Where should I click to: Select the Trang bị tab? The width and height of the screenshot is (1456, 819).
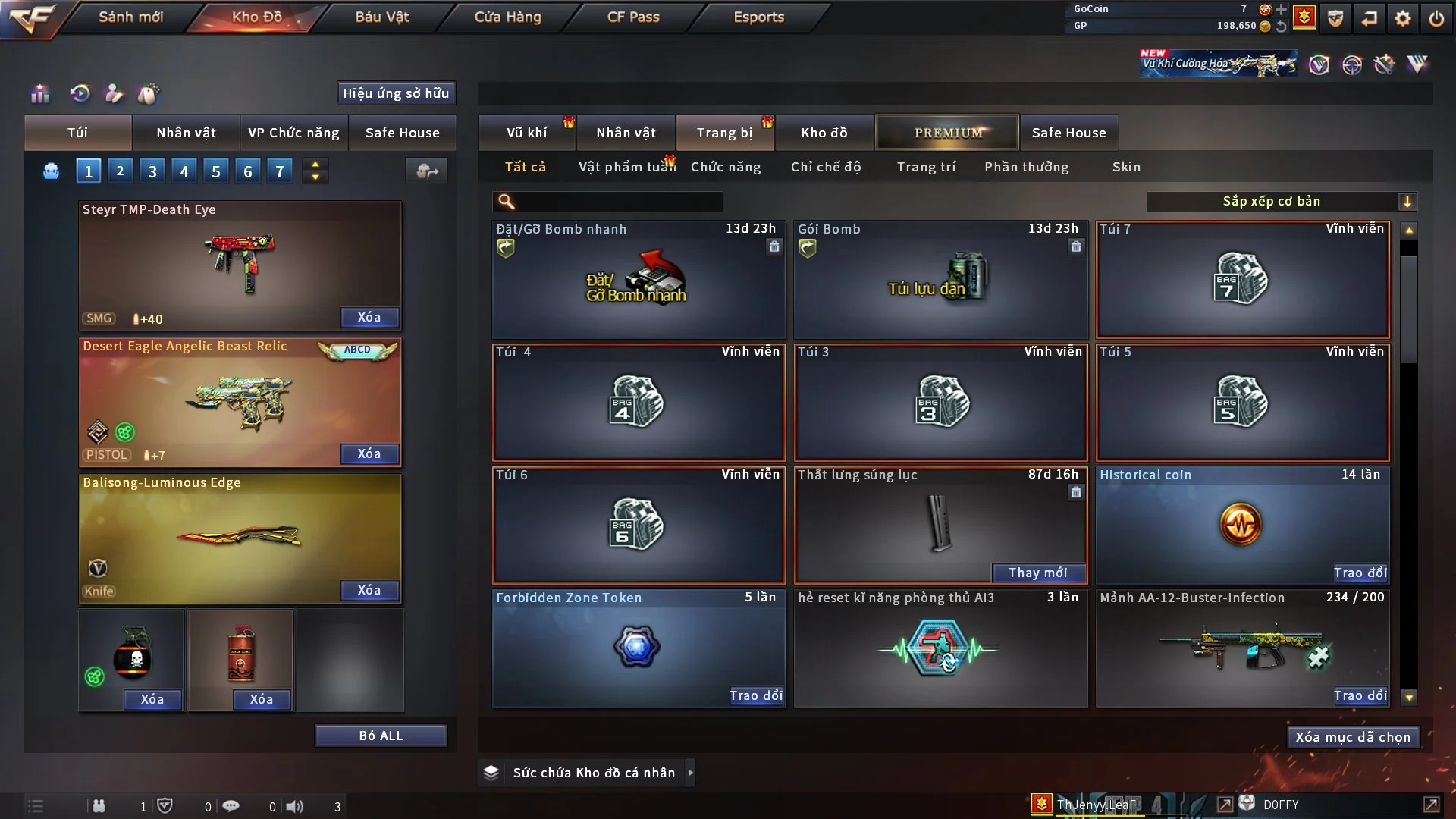coord(724,133)
